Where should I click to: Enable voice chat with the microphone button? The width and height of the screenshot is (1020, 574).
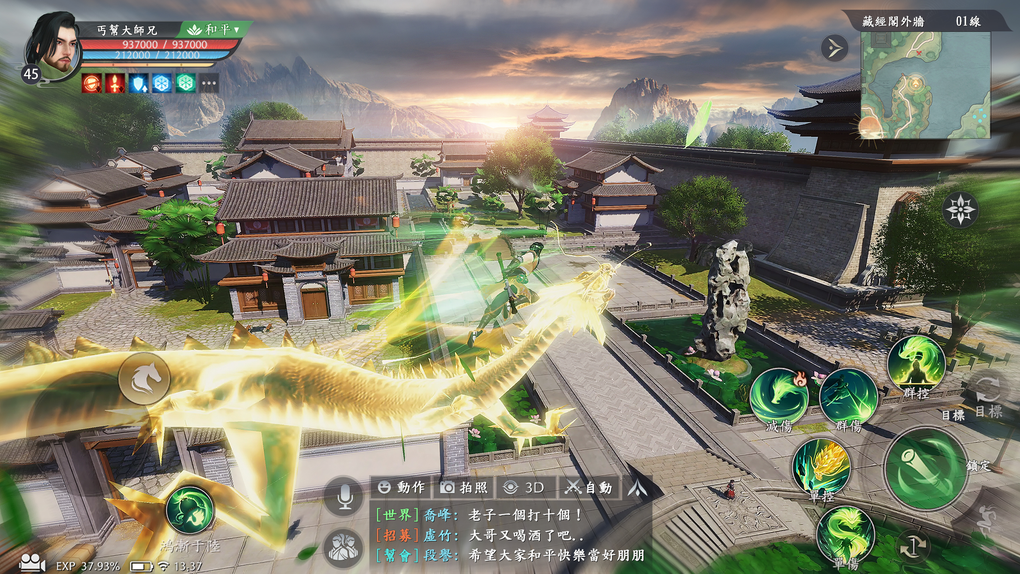point(343,496)
